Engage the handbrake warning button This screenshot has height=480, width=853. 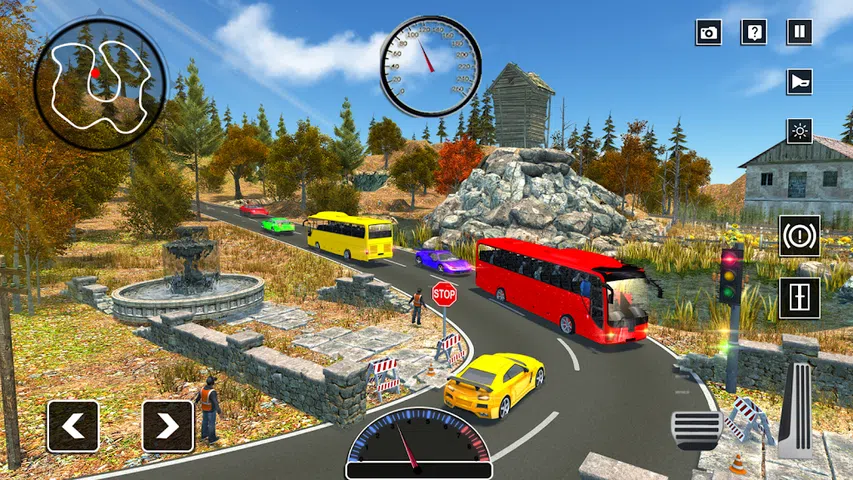799,236
